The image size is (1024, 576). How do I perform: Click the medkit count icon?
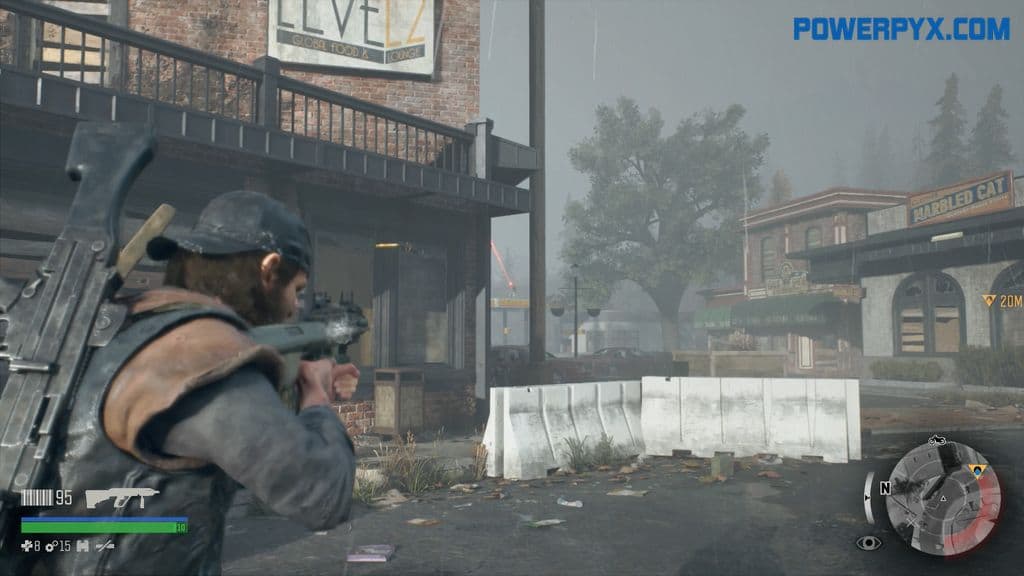26,546
